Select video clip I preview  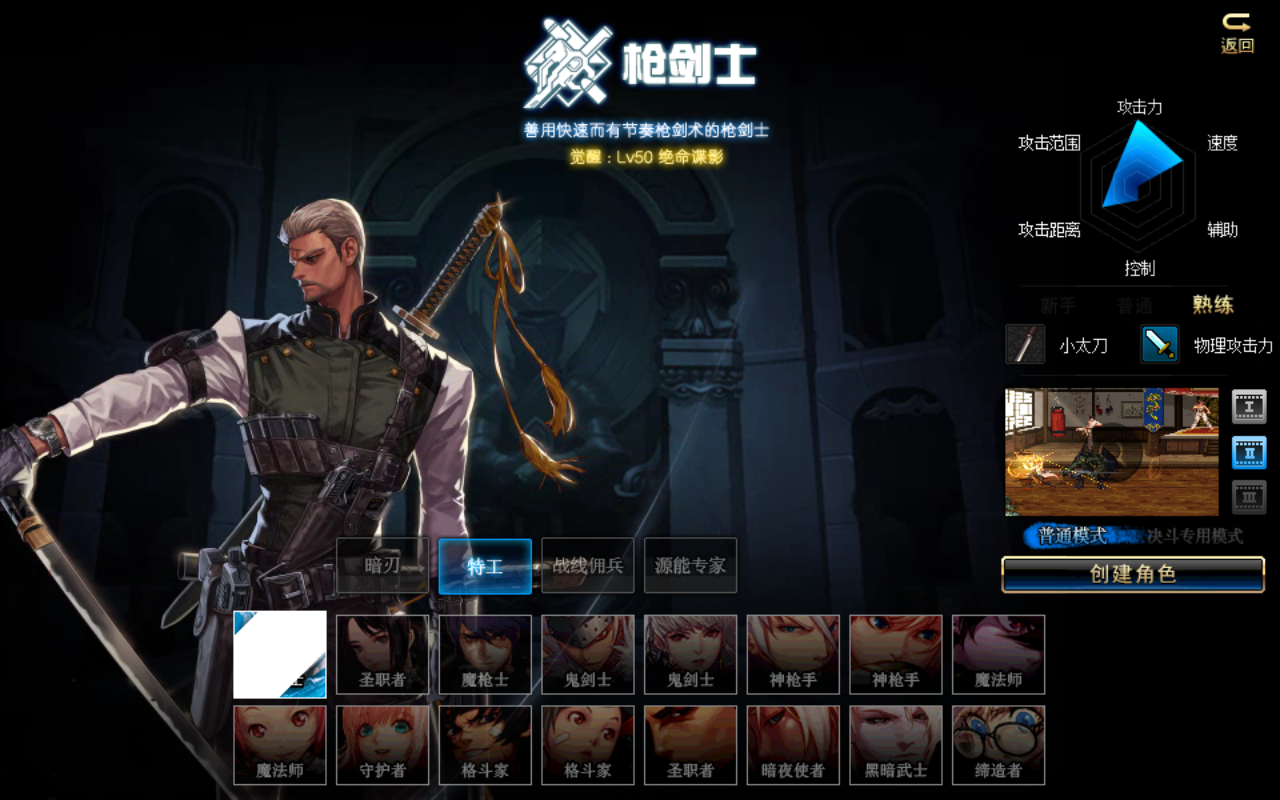(x=1249, y=406)
